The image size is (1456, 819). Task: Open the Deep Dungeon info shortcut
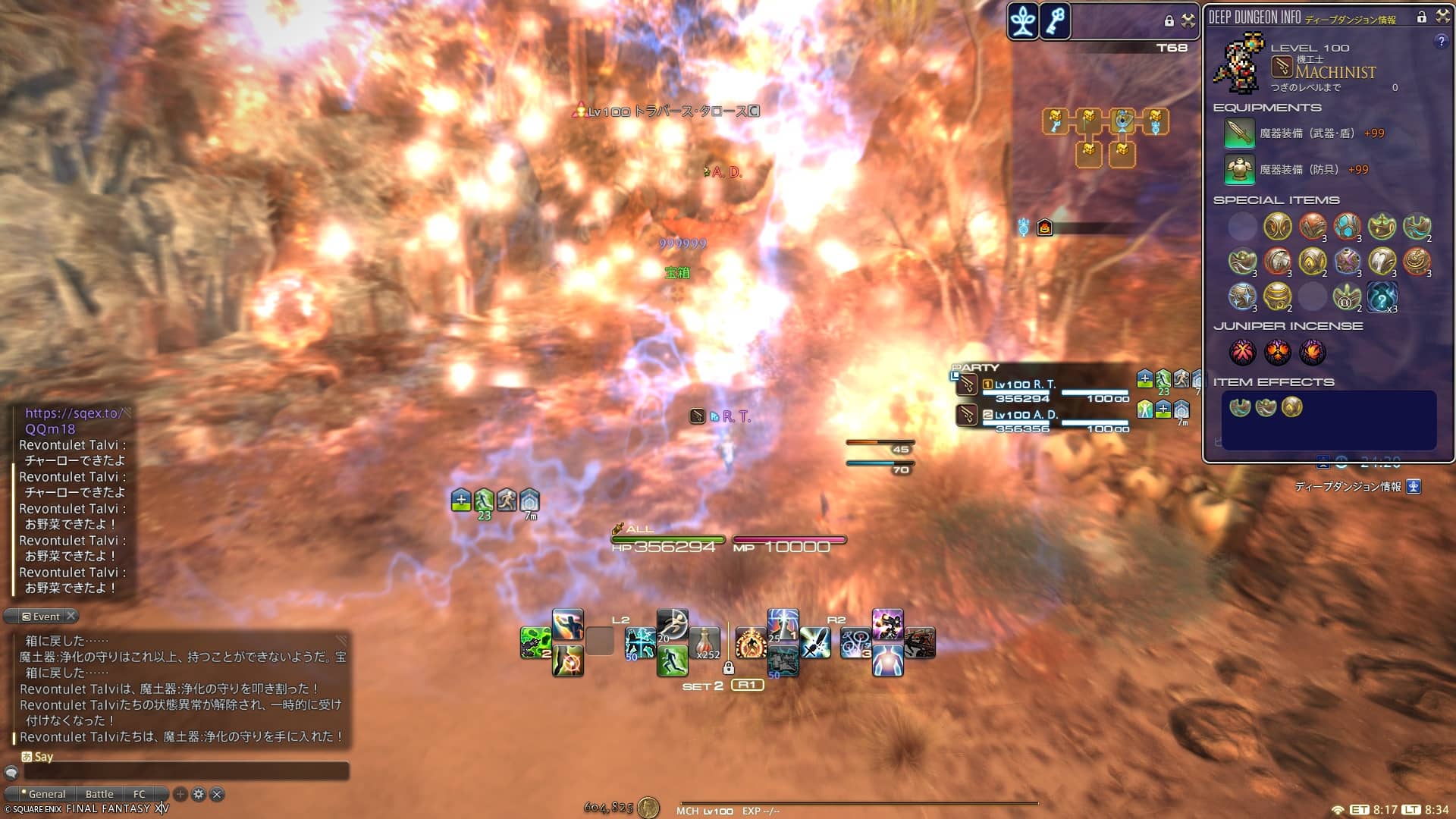click(1414, 487)
